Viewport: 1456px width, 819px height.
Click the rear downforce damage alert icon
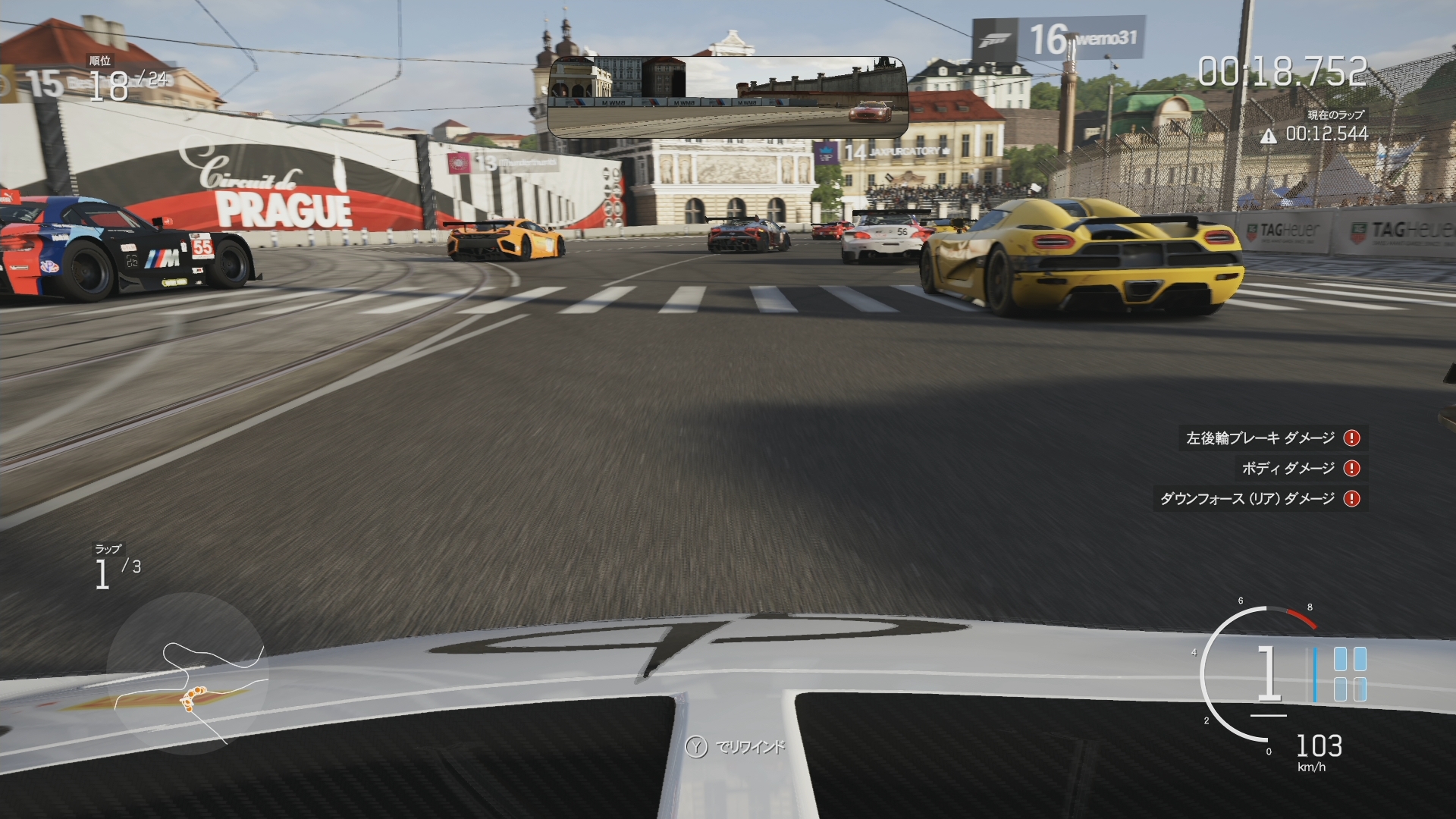click(1351, 499)
